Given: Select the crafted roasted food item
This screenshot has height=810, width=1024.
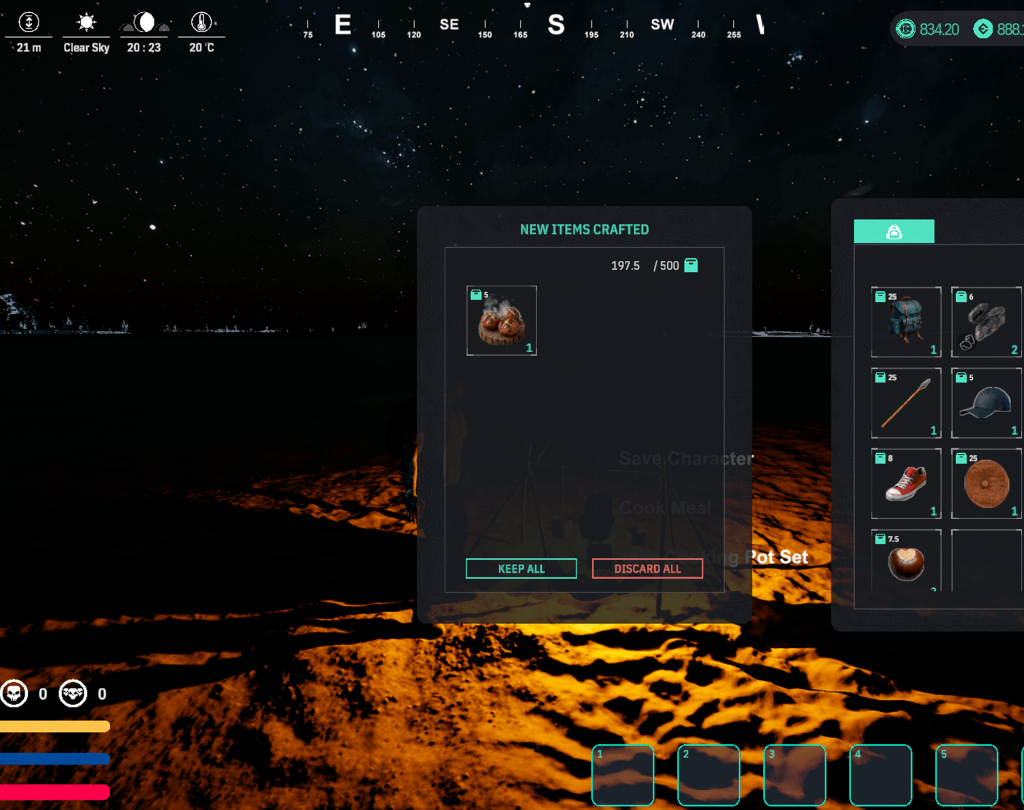Looking at the screenshot, I should coord(502,321).
